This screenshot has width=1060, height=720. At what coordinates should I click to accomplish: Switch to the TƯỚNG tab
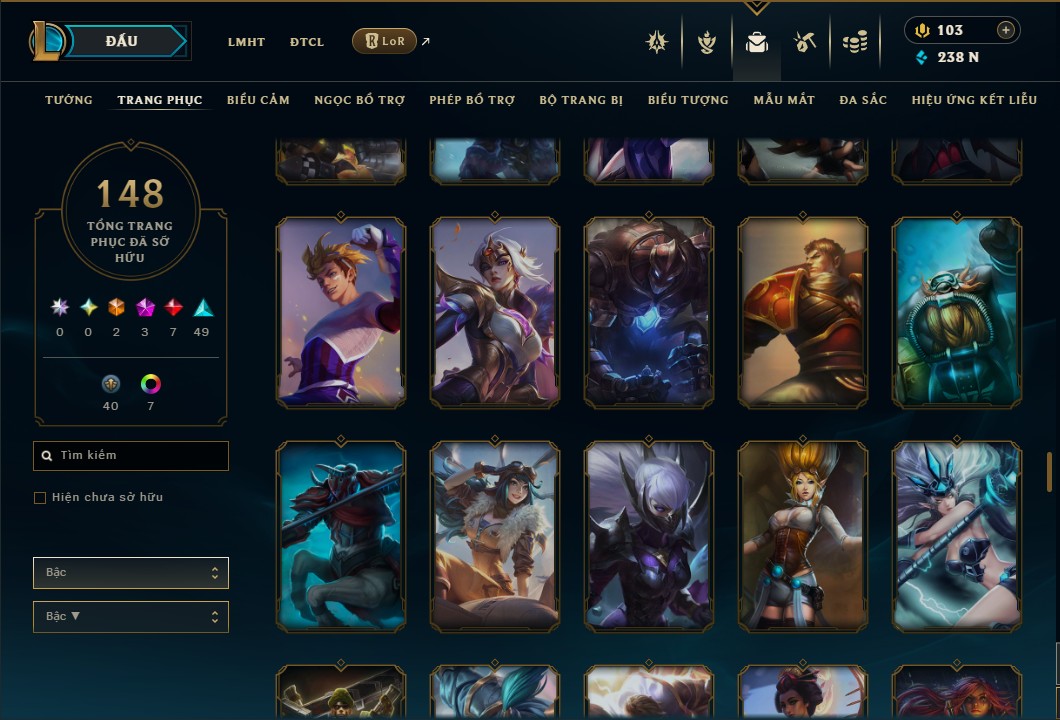click(69, 100)
